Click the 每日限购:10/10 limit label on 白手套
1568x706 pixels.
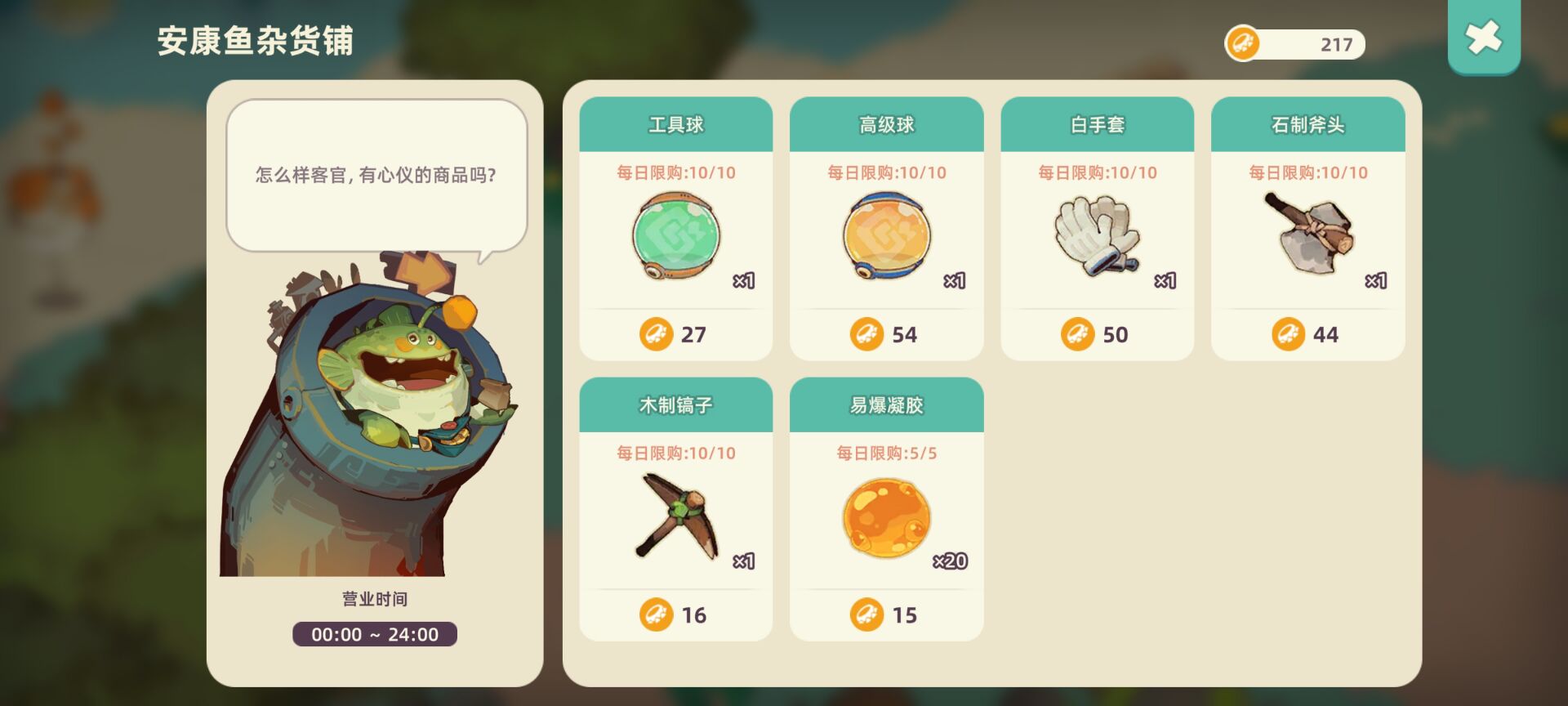1097,172
